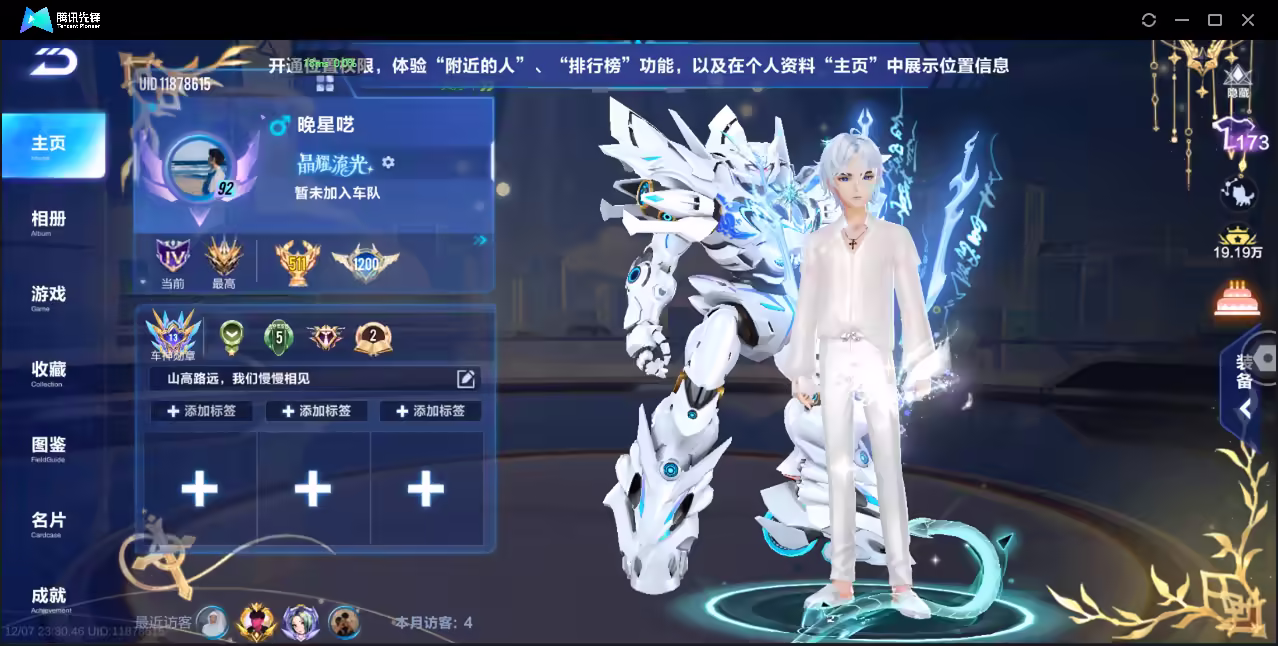
Task: Open the 晶耀流光 title settings gear
Action: click(x=389, y=162)
